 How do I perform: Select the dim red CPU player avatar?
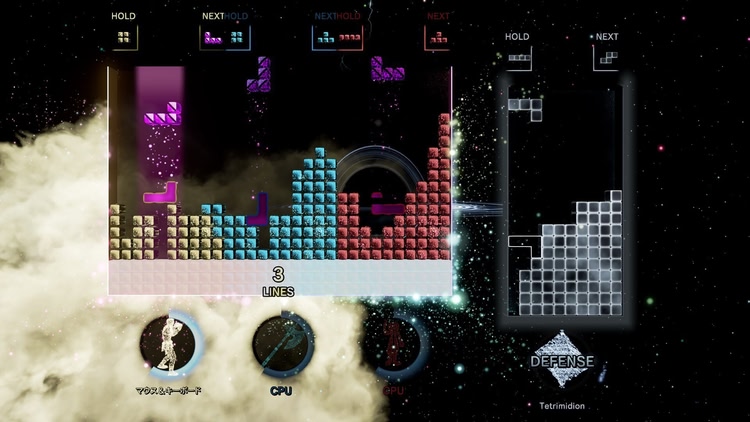coord(396,345)
